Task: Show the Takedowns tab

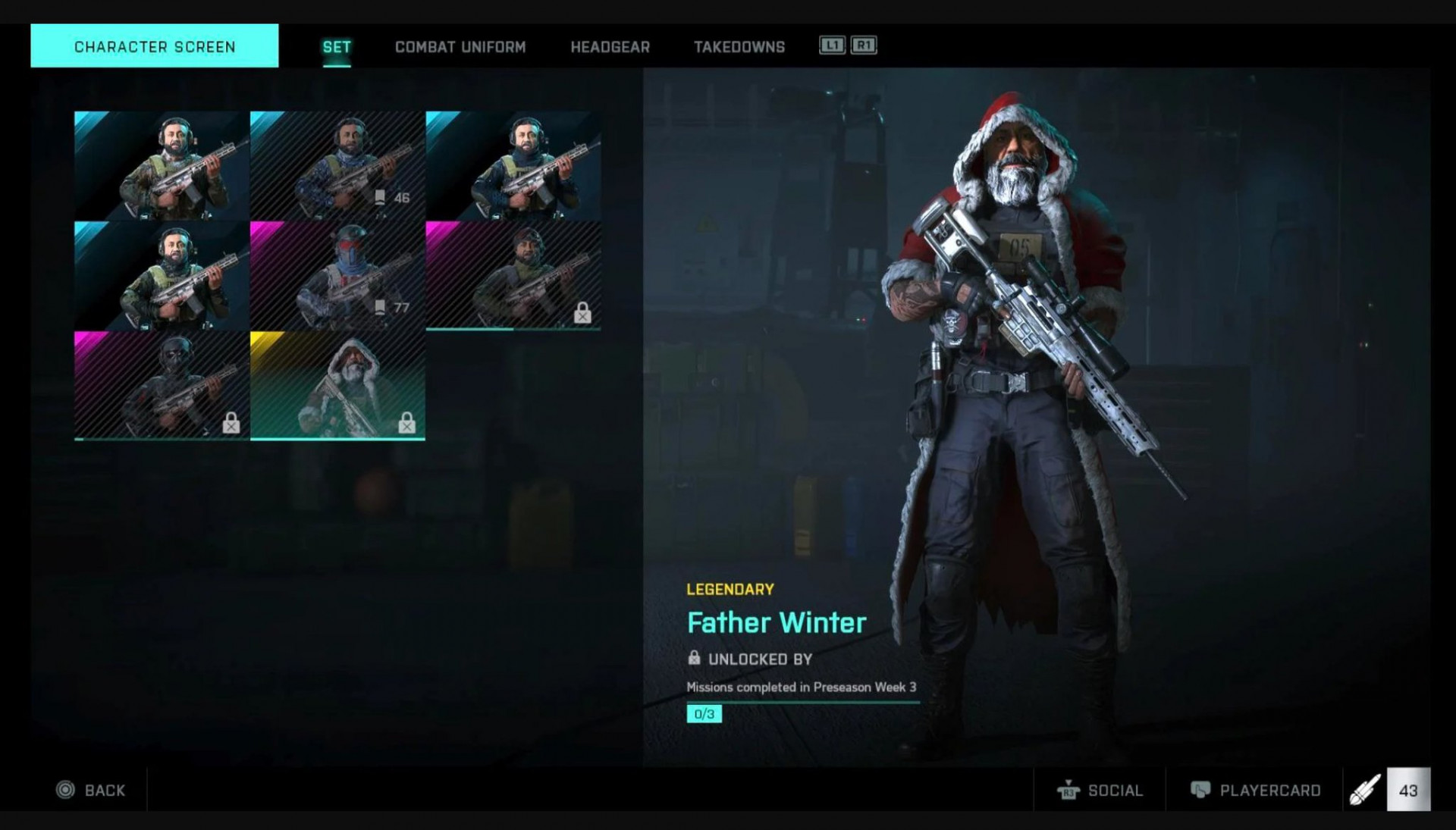Action: click(x=739, y=47)
